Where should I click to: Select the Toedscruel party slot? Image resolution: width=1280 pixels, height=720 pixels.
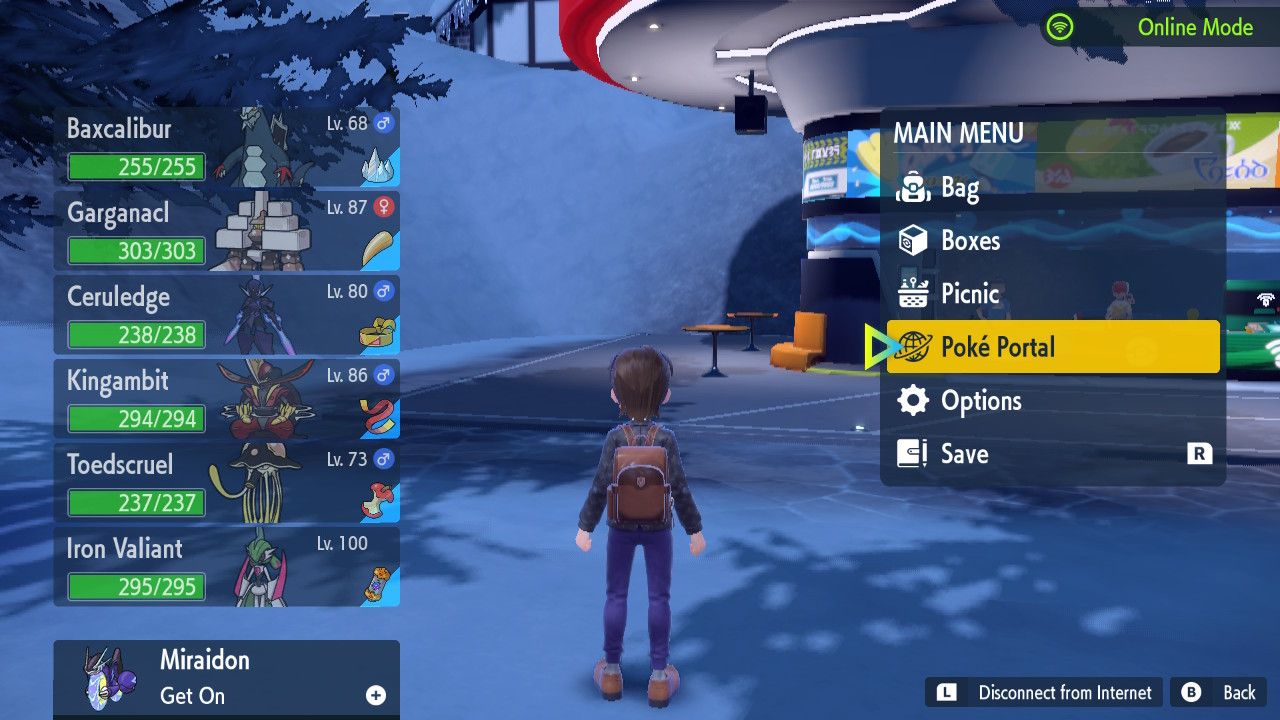(226, 483)
